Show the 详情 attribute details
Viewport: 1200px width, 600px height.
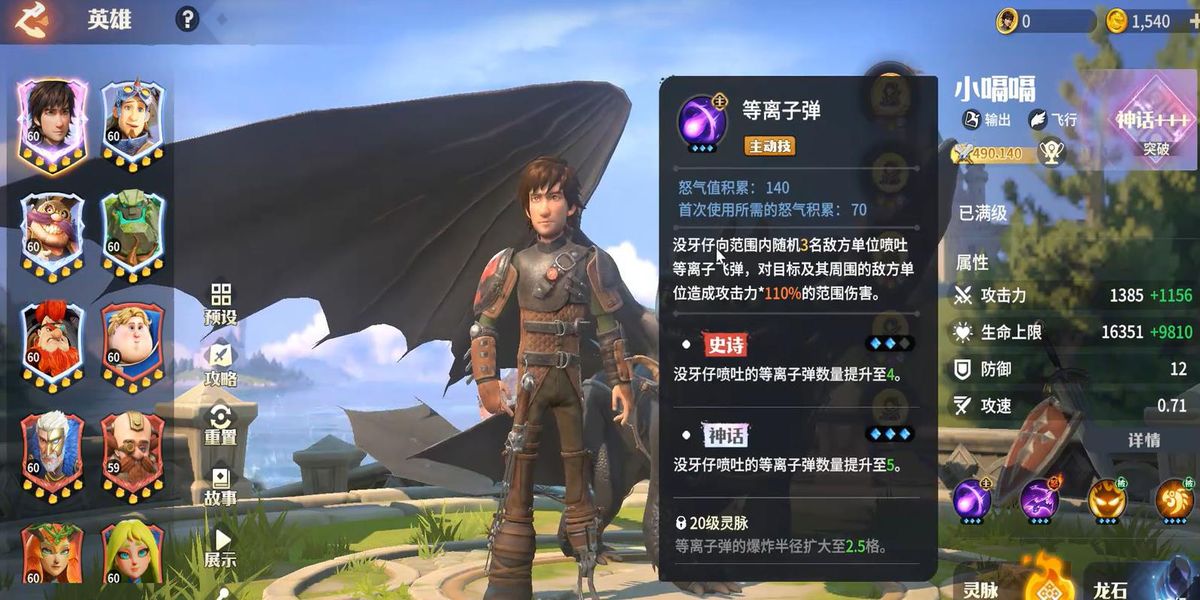coord(1144,440)
